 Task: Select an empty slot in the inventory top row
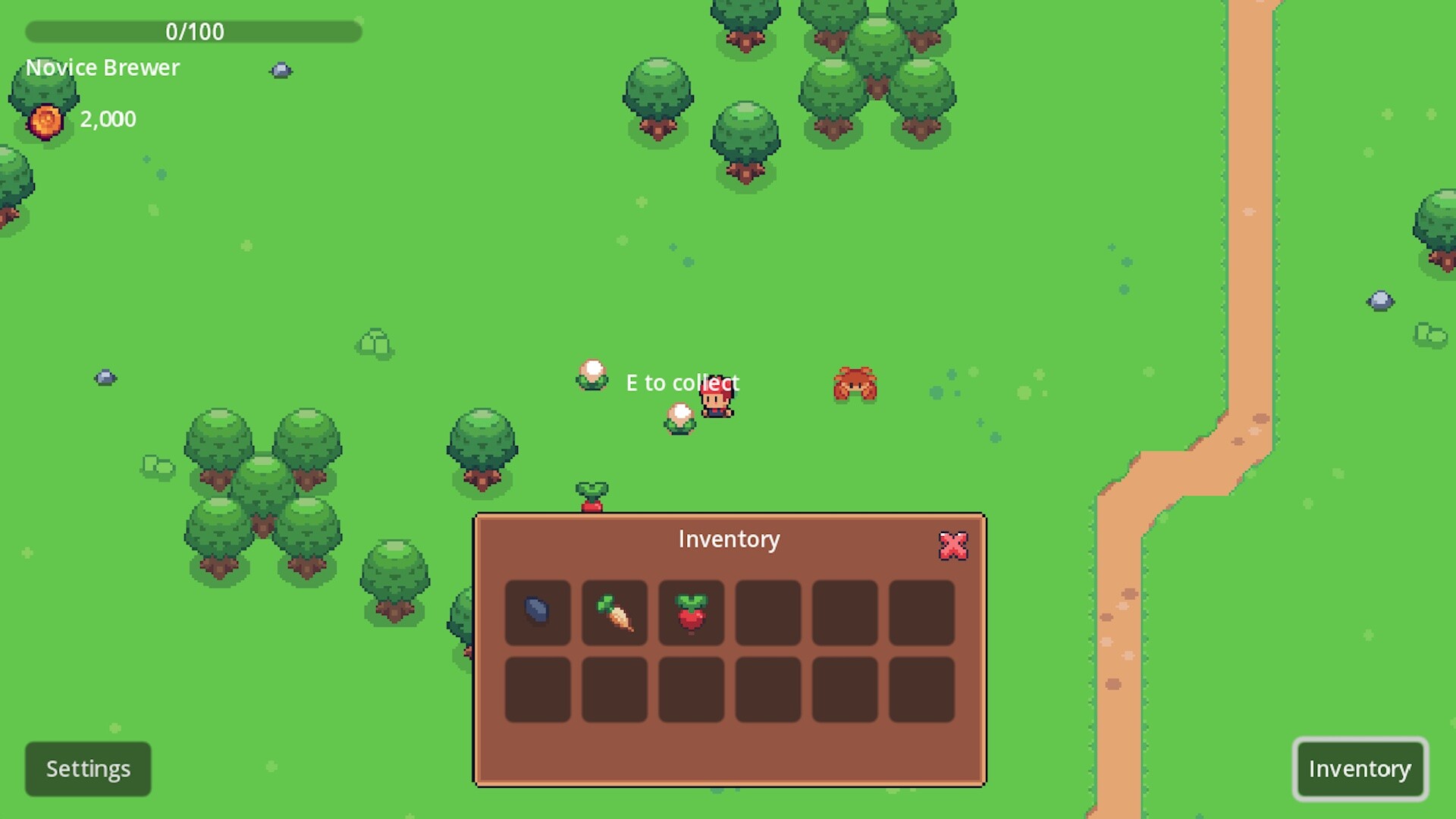(x=844, y=613)
